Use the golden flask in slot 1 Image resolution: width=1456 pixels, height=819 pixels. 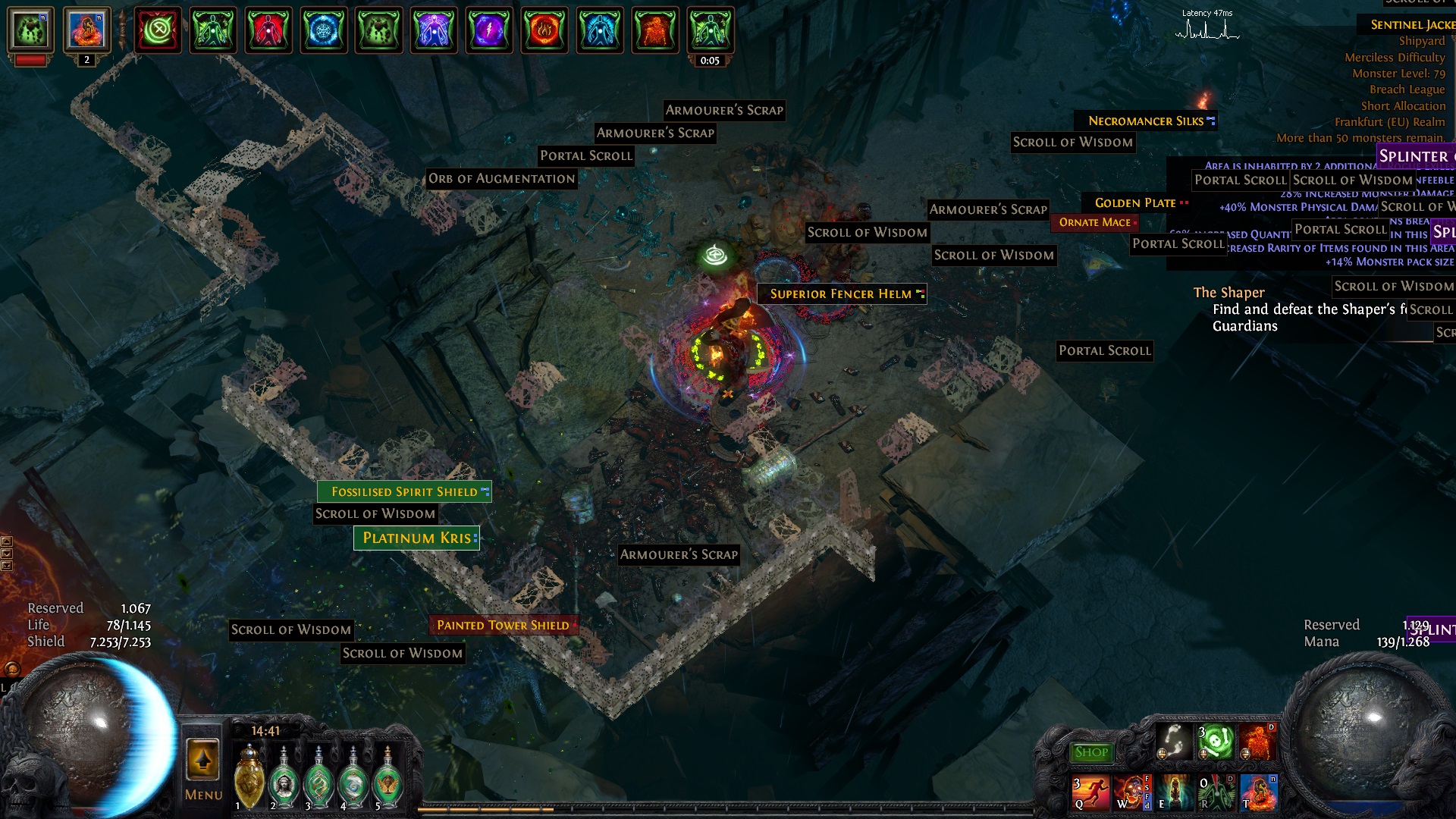[x=249, y=779]
